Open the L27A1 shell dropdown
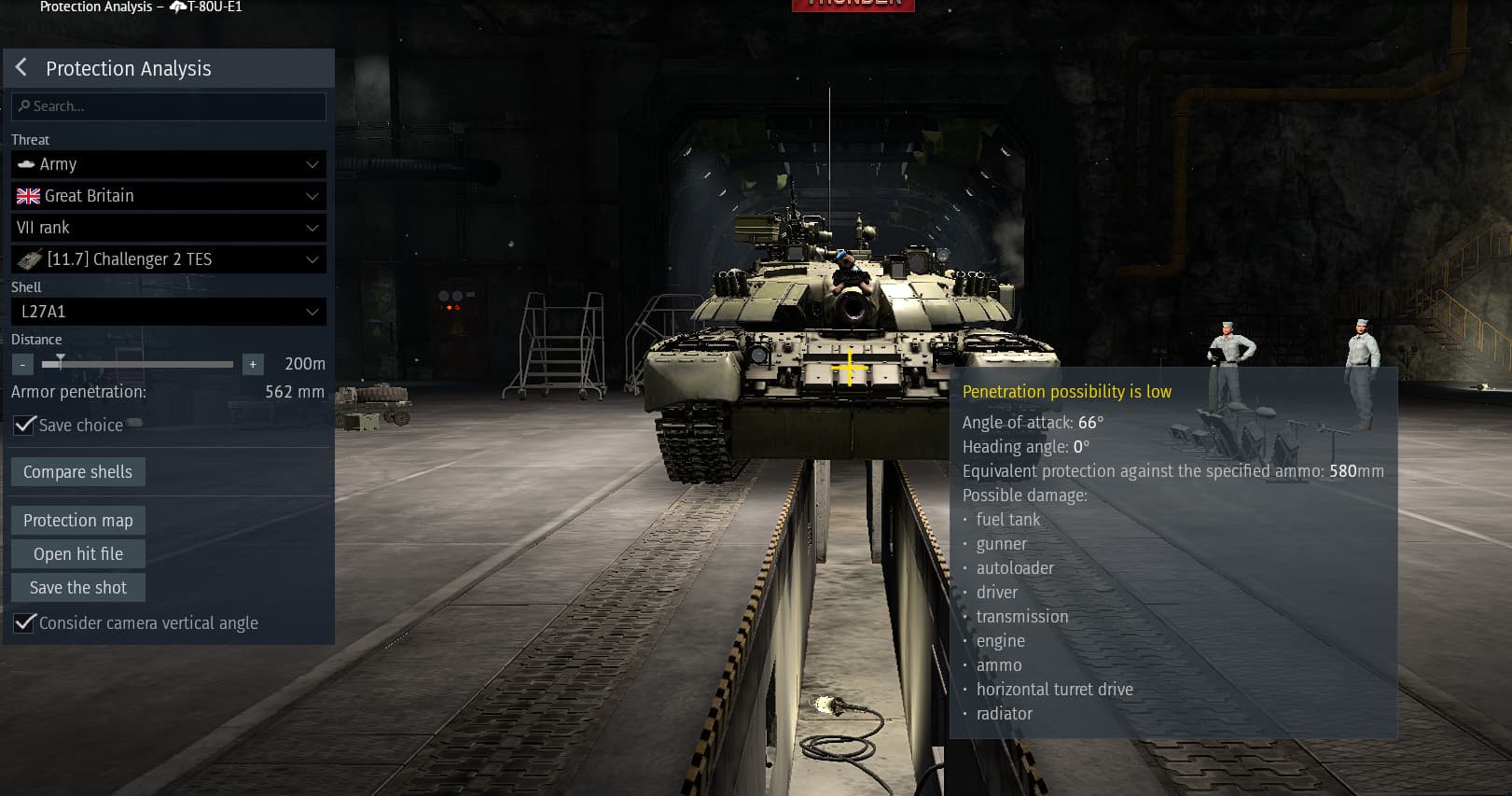The height and width of the screenshot is (796, 1512). pyautogui.click(x=169, y=312)
